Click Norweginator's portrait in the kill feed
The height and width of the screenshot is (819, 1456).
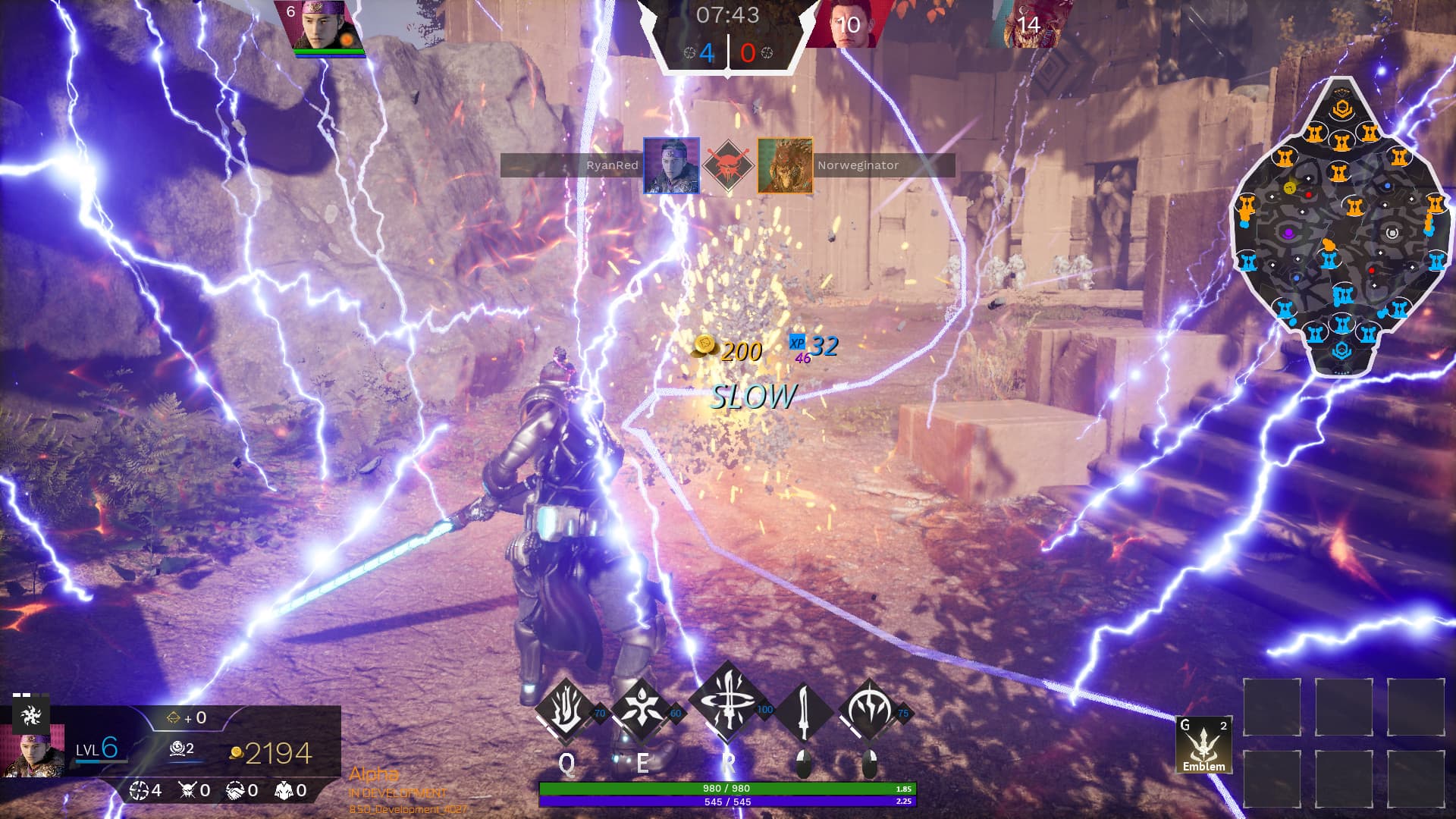tap(785, 165)
